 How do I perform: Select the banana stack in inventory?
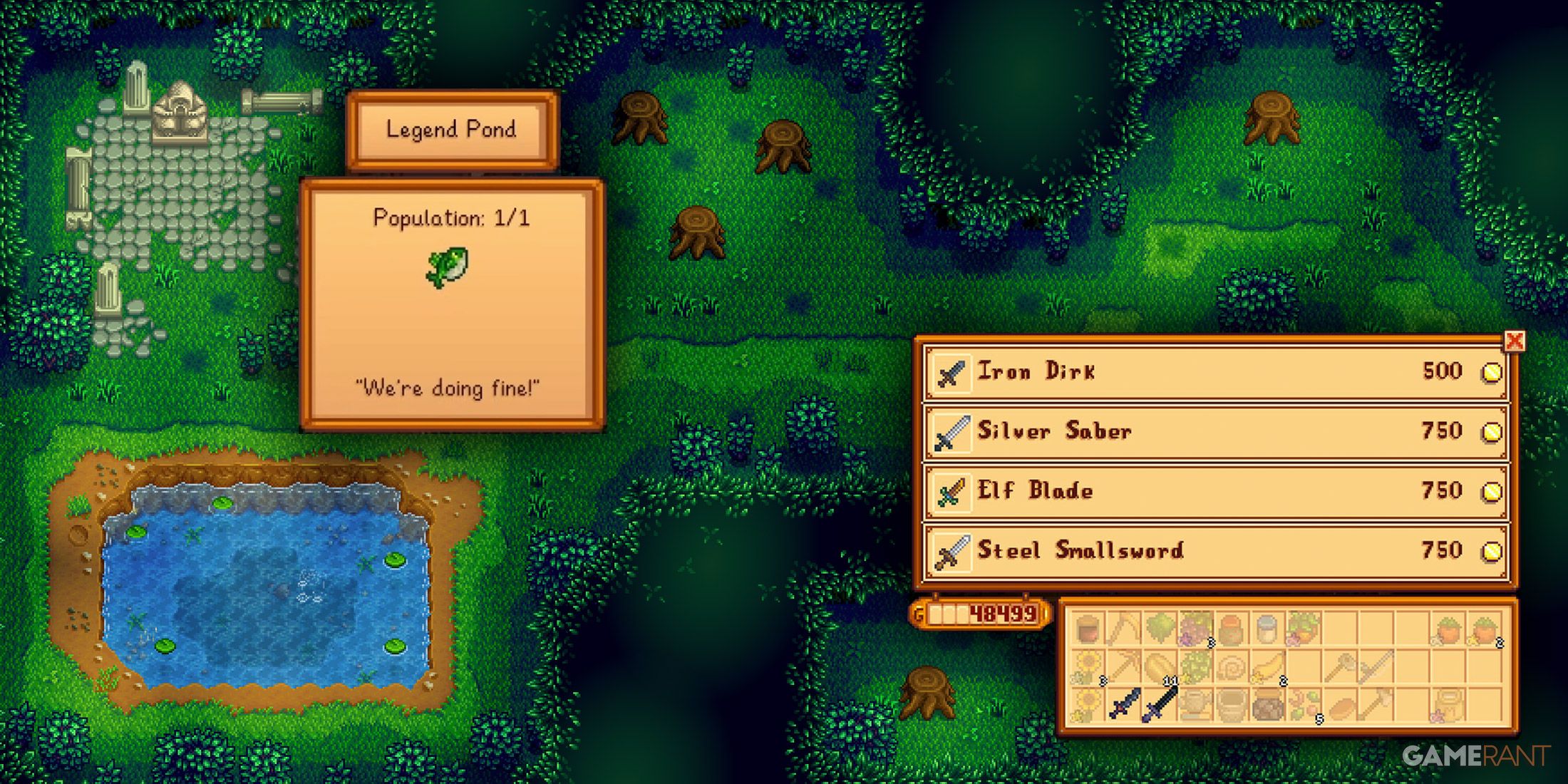1267,666
